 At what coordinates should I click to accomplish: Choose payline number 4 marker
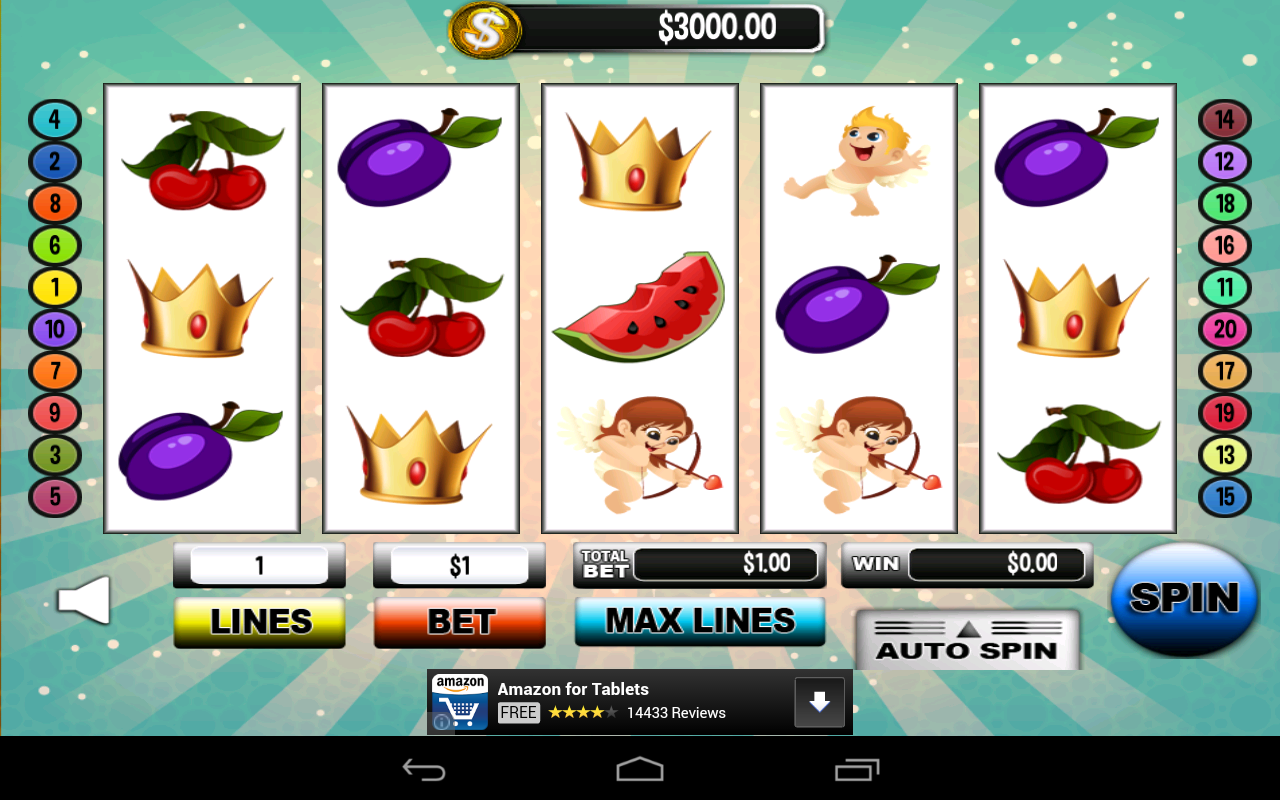click(x=54, y=120)
